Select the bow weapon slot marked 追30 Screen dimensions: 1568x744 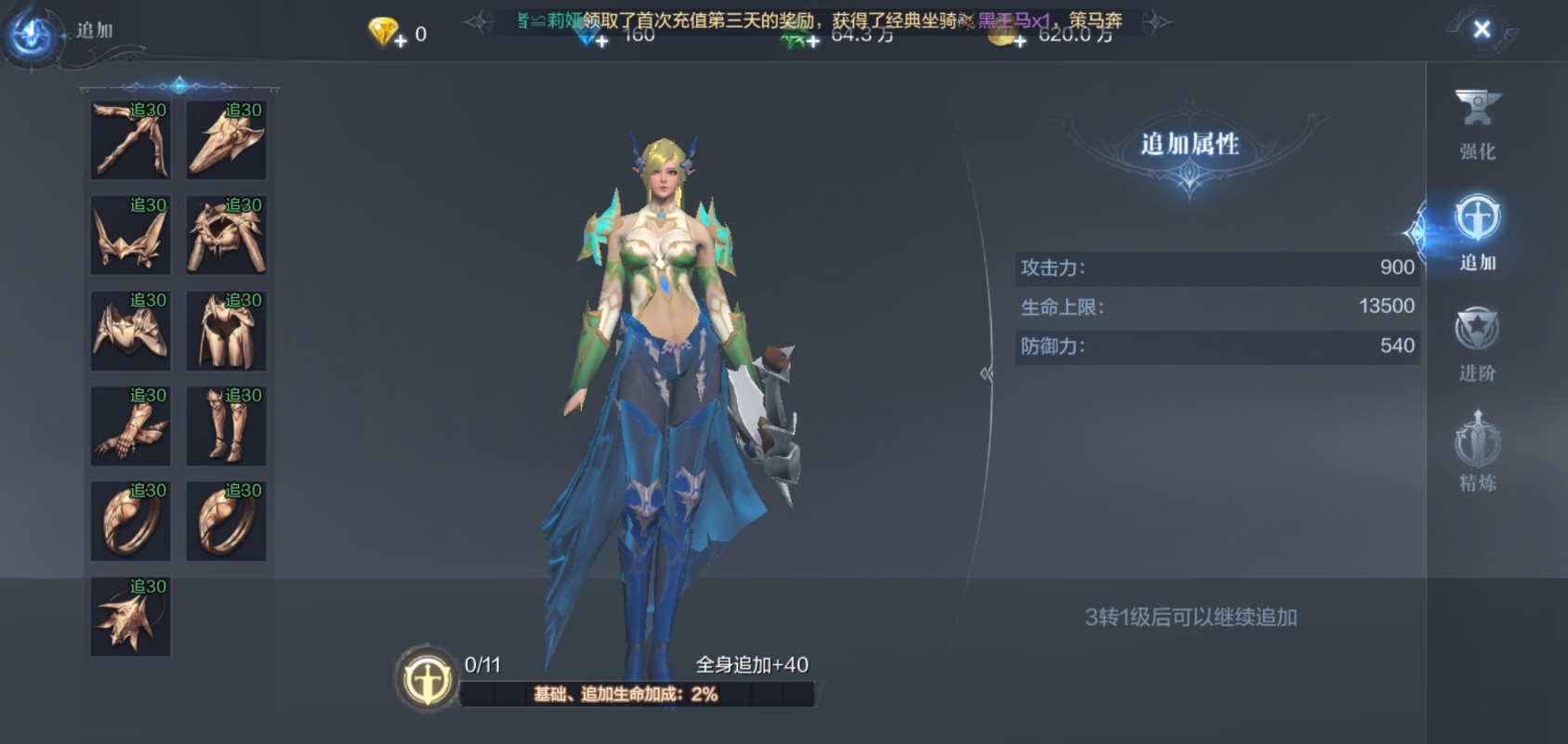point(129,138)
